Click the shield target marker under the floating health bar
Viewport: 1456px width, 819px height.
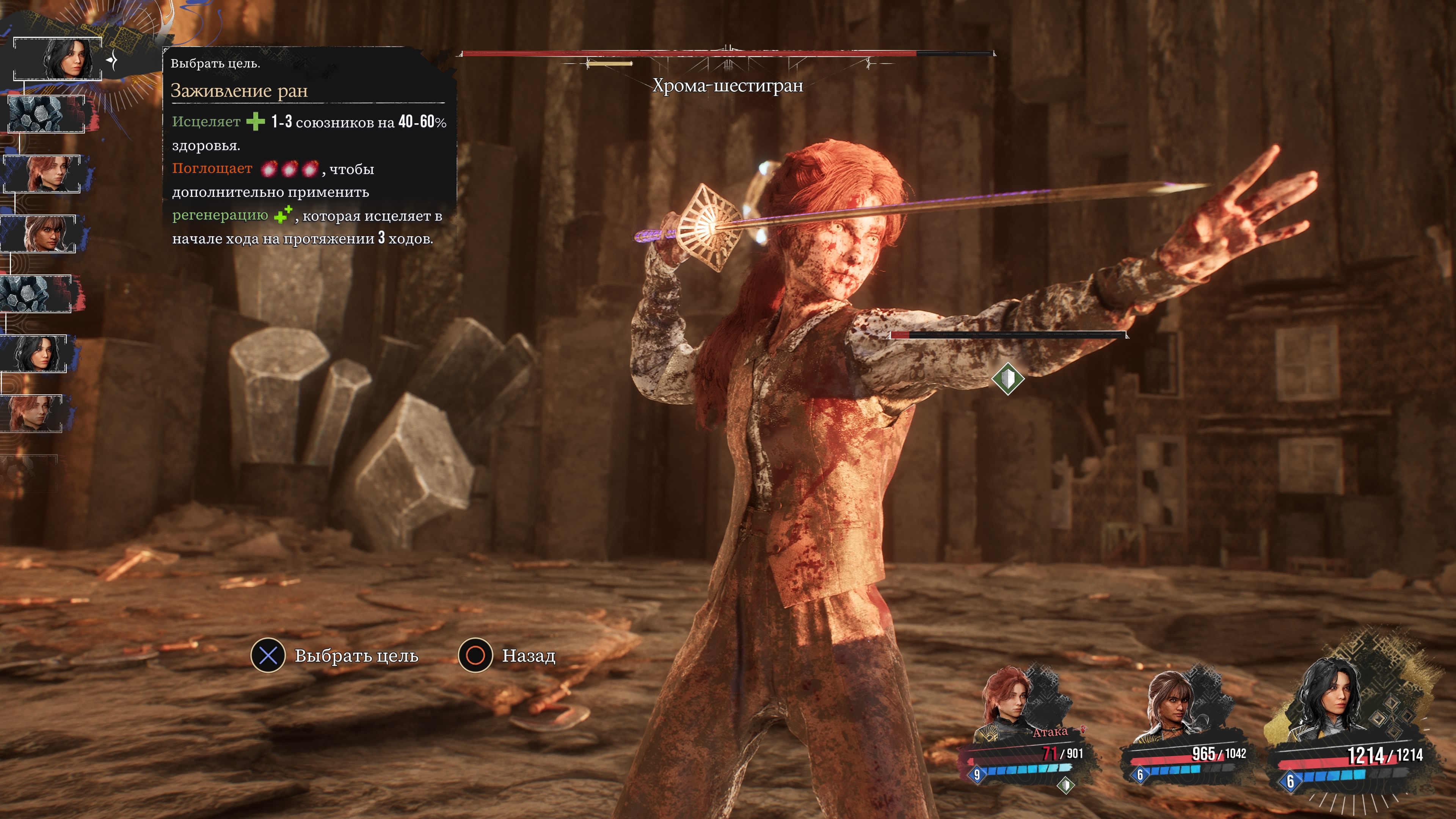point(1007,378)
